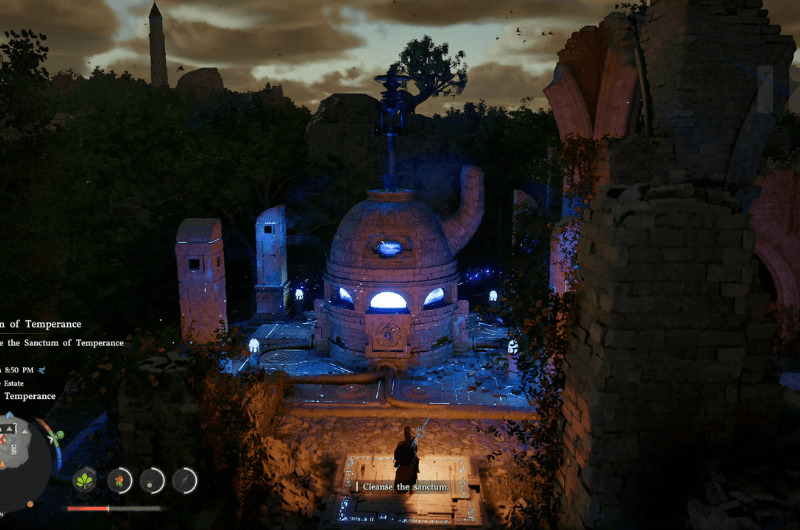
Task: Use the orange flower item slot
Action: (x=120, y=480)
